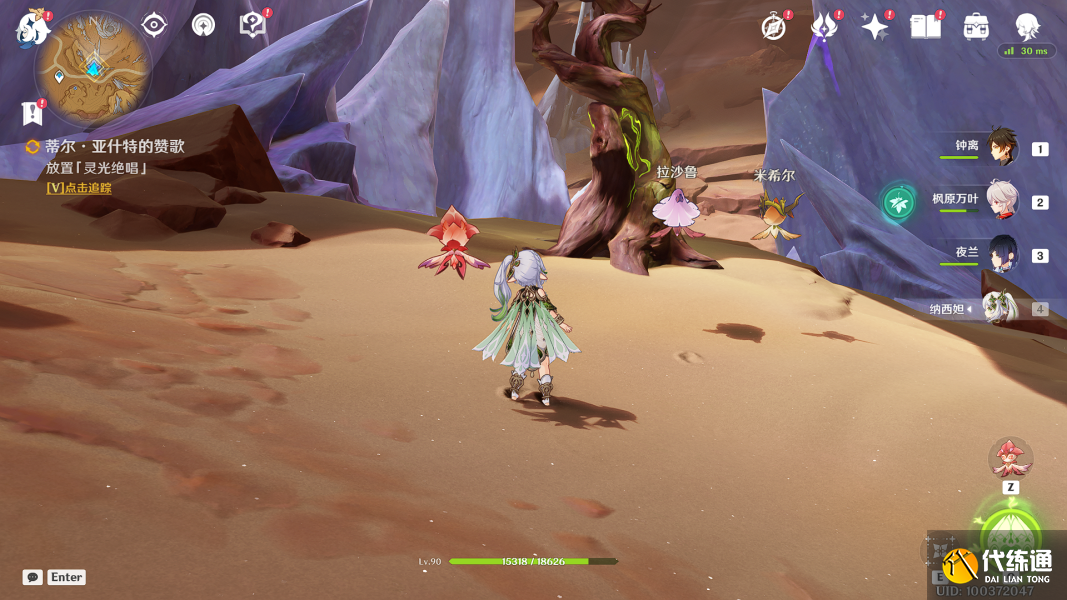This screenshot has width=1067, height=600.
Task: Switch to party member 钟离
Action: pos(1001,147)
